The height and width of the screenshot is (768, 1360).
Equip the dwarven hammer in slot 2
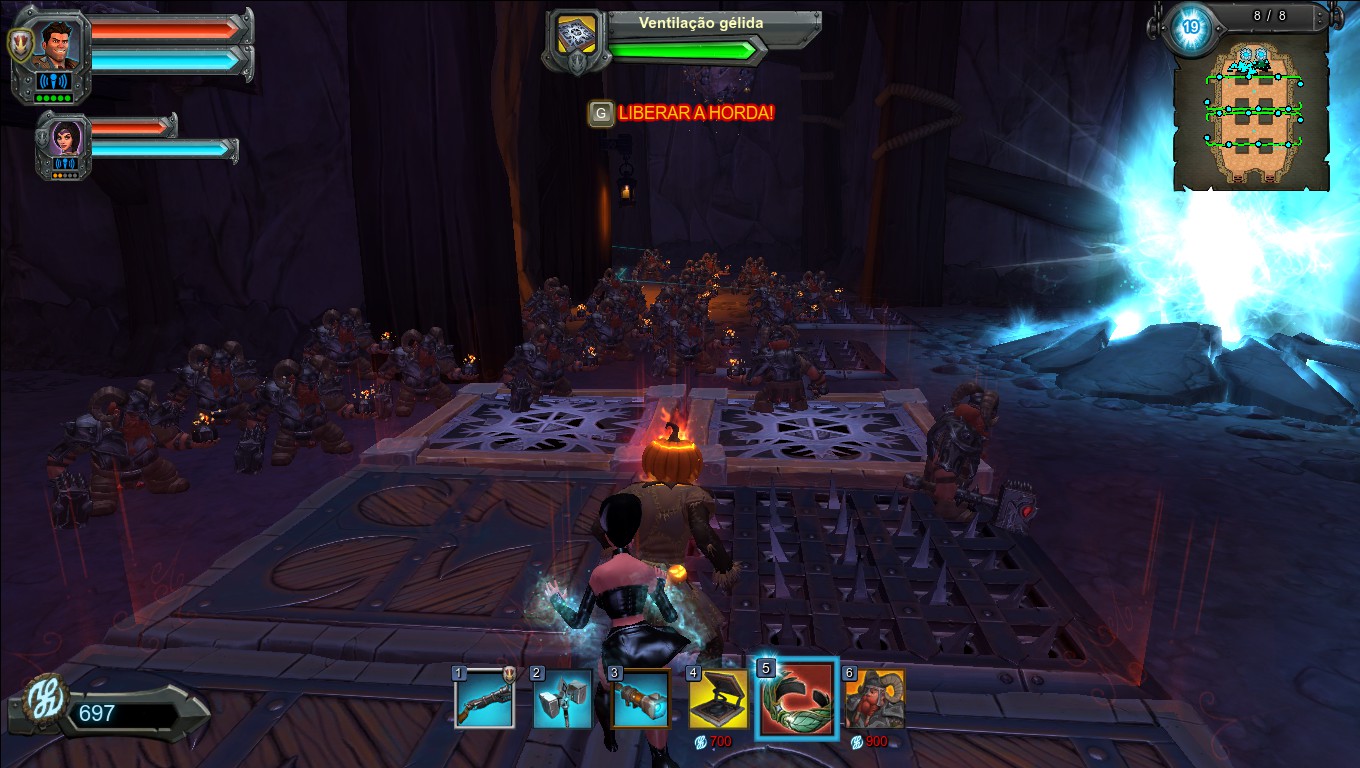(x=561, y=698)
